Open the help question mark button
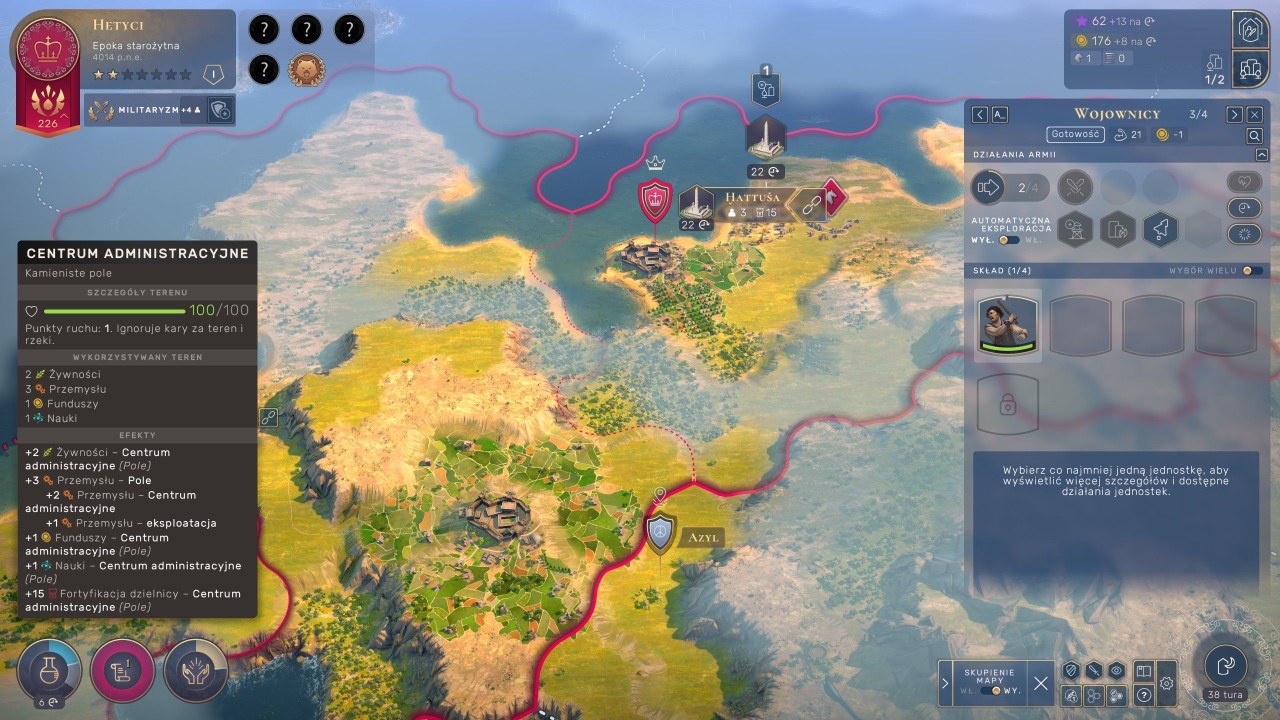 (x=1144, y=694)
